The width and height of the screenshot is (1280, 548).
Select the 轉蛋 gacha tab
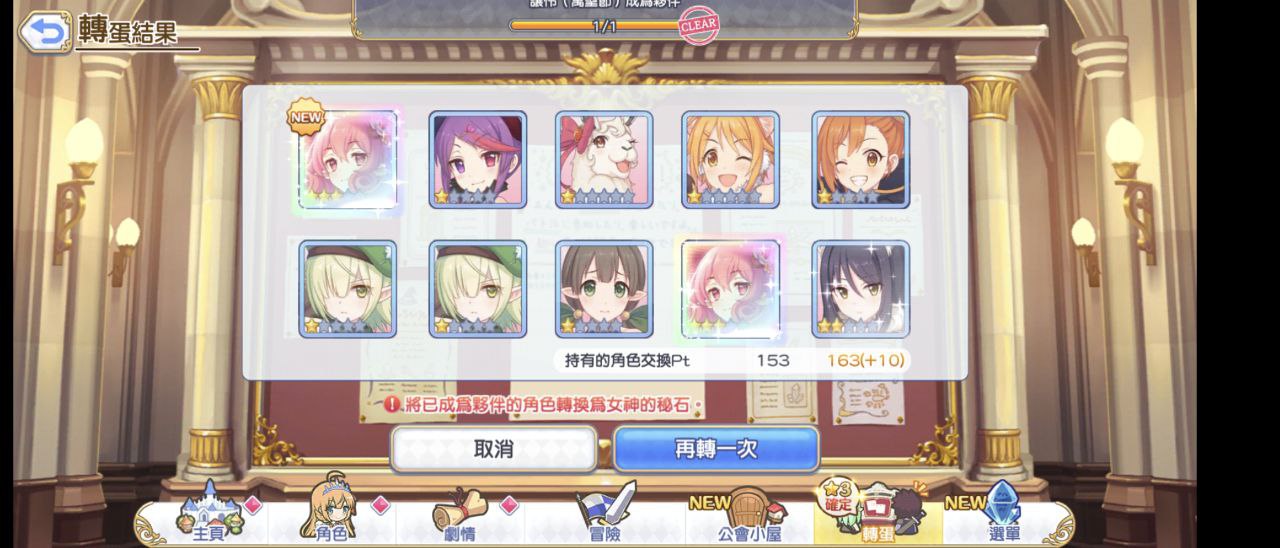(x=876, y=514)
